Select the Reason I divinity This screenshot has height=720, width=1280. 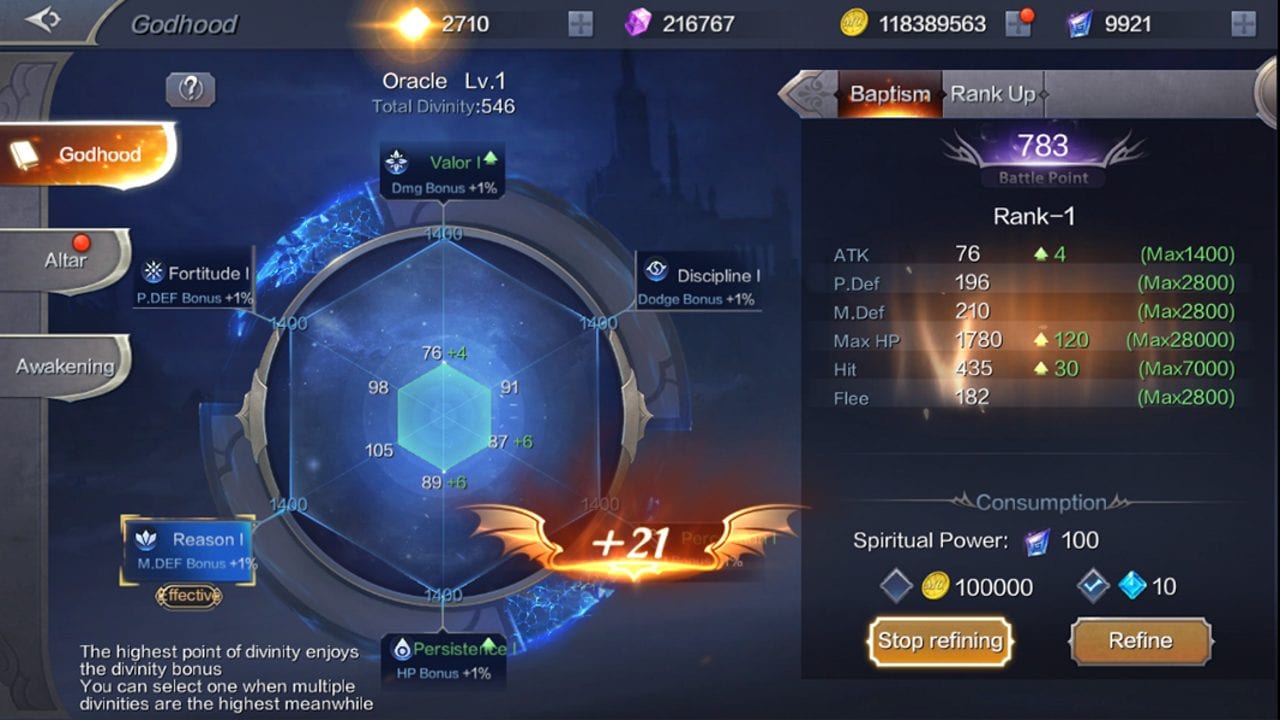tap(188, 549)
